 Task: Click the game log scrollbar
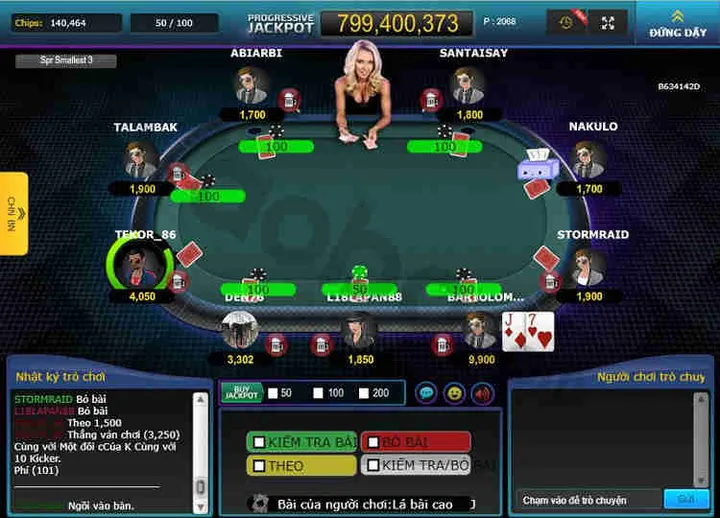(x=200, y=445)
